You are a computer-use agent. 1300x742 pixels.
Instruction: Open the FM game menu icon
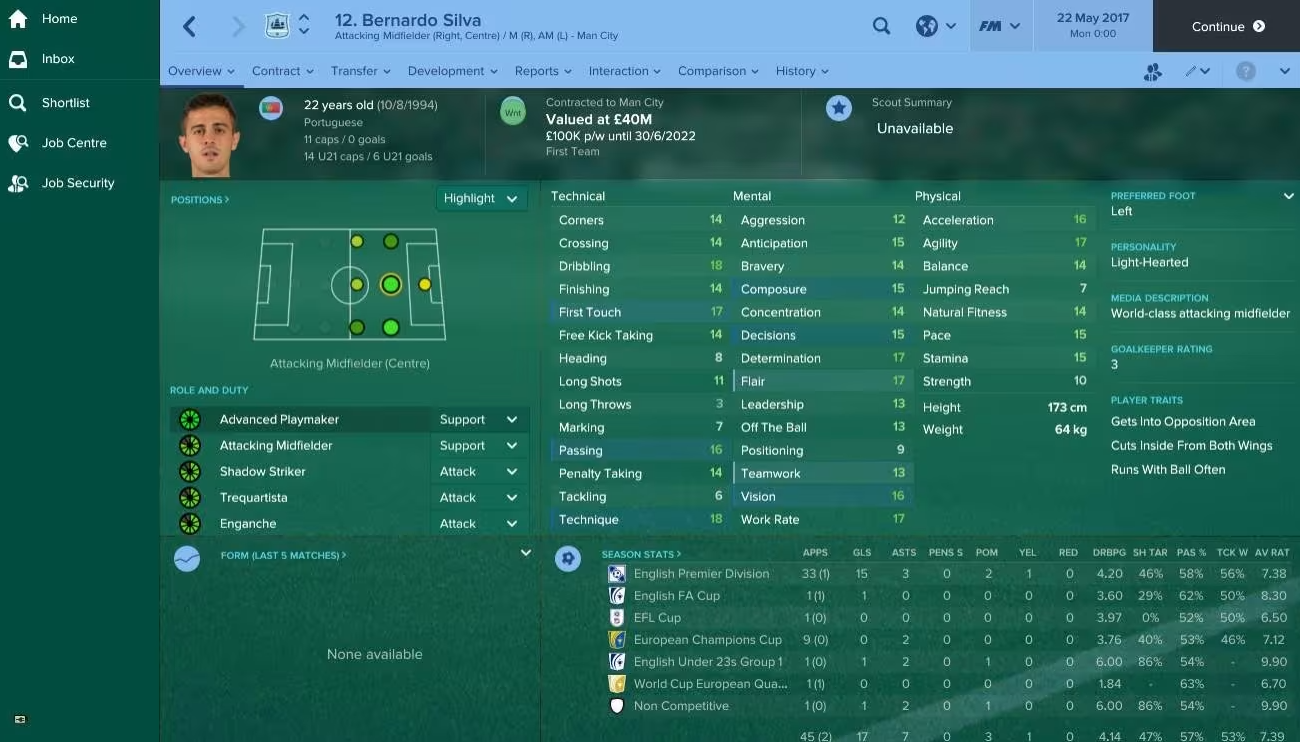(999, 26)
